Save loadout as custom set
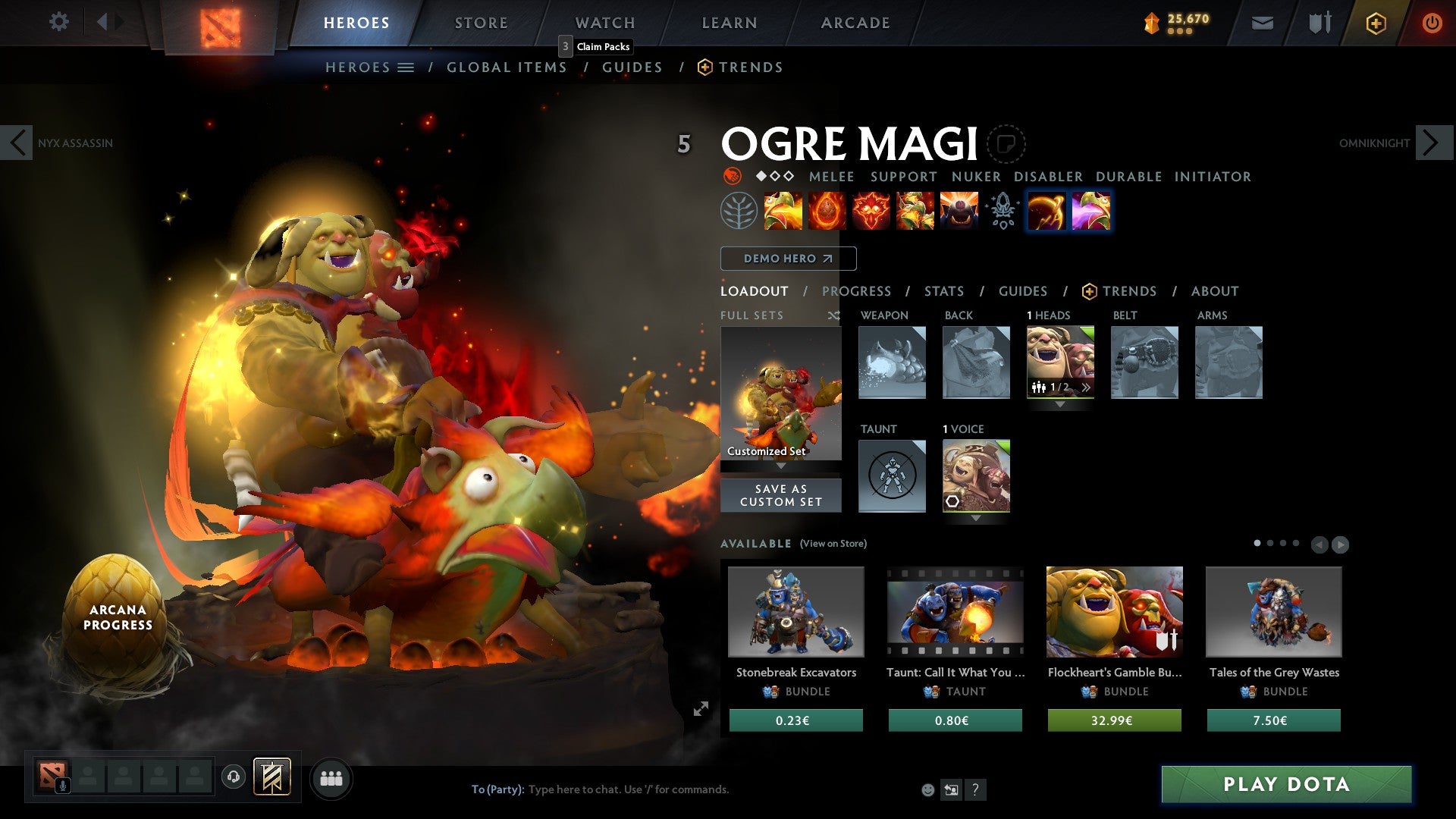Screen dimensions: 1456x819 780,495
